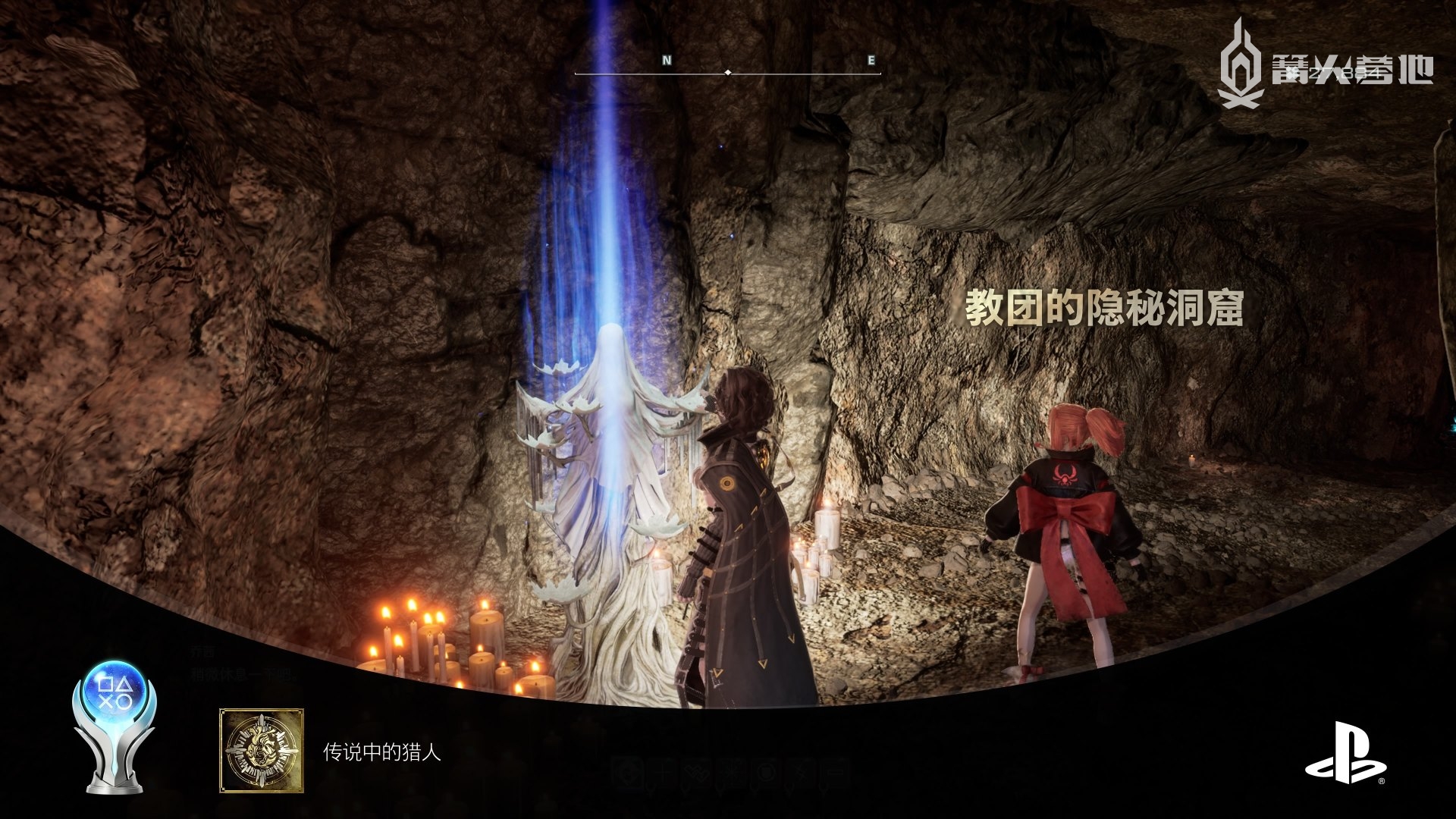Image resolution: width=1456 pixels, height=819 pixels.
Task: Click the trophy title 传说中的猎人
Action: (381, 752)
